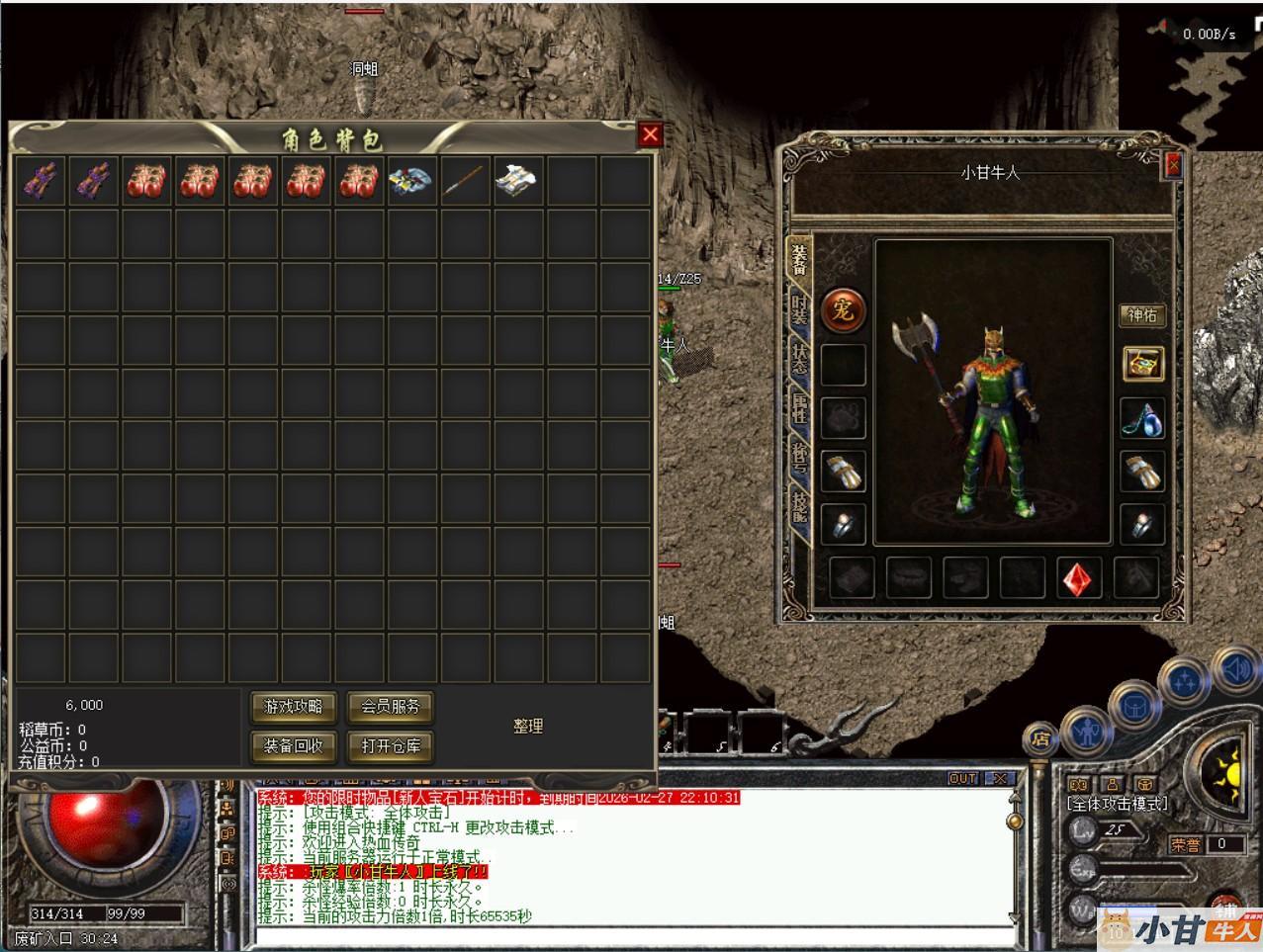Sort the bag with 整理
Screen dimensions: 1263x952
click(x=528, y=726)
